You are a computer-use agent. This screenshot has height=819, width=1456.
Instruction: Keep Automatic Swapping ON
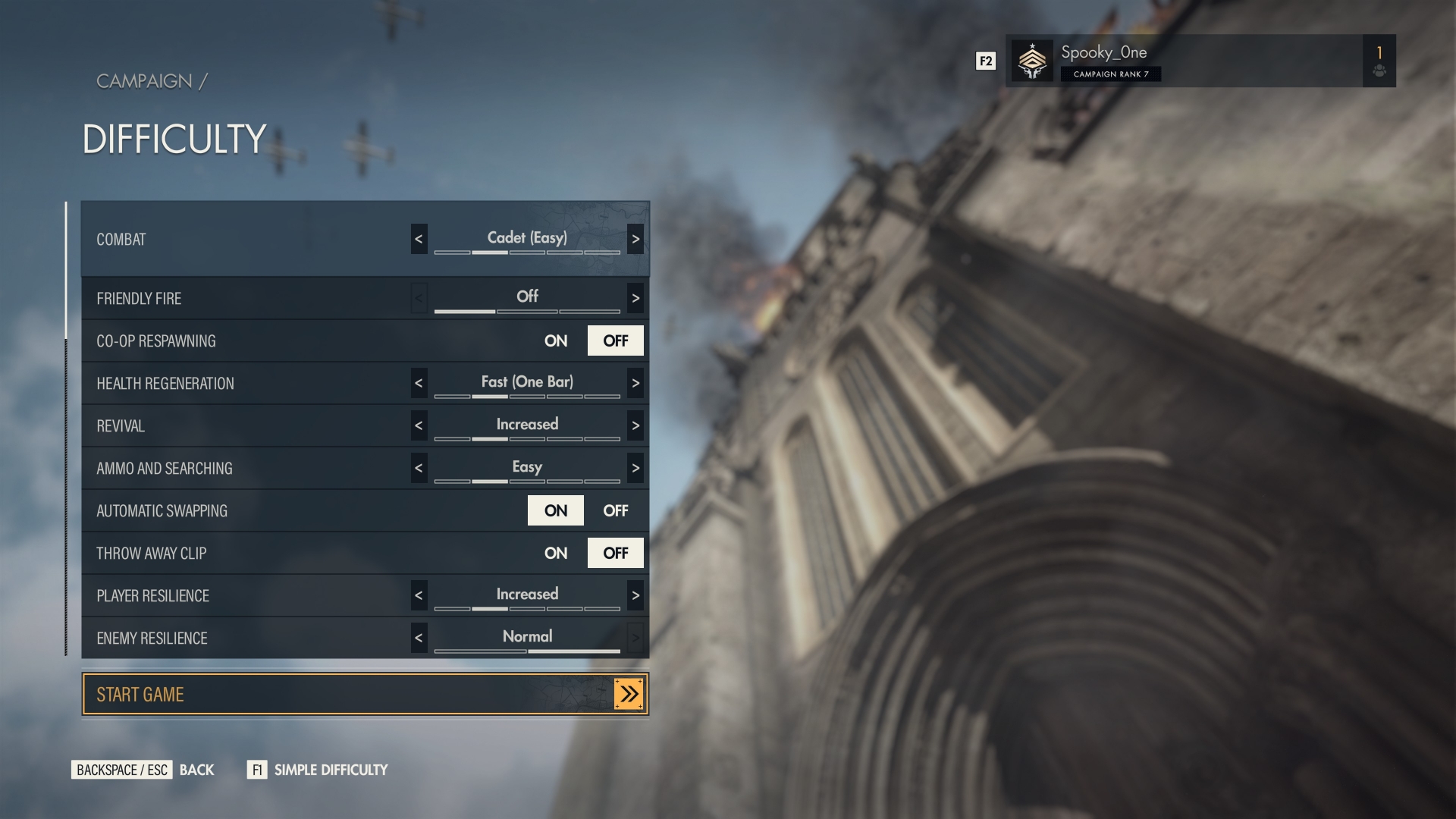click(556, 511)
